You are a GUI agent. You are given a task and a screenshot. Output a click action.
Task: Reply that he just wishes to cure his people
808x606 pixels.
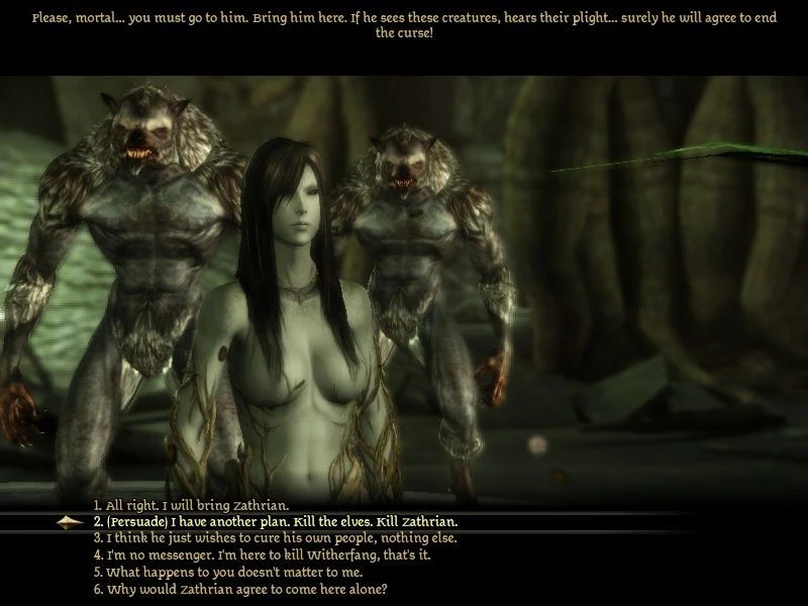[275, 538]
